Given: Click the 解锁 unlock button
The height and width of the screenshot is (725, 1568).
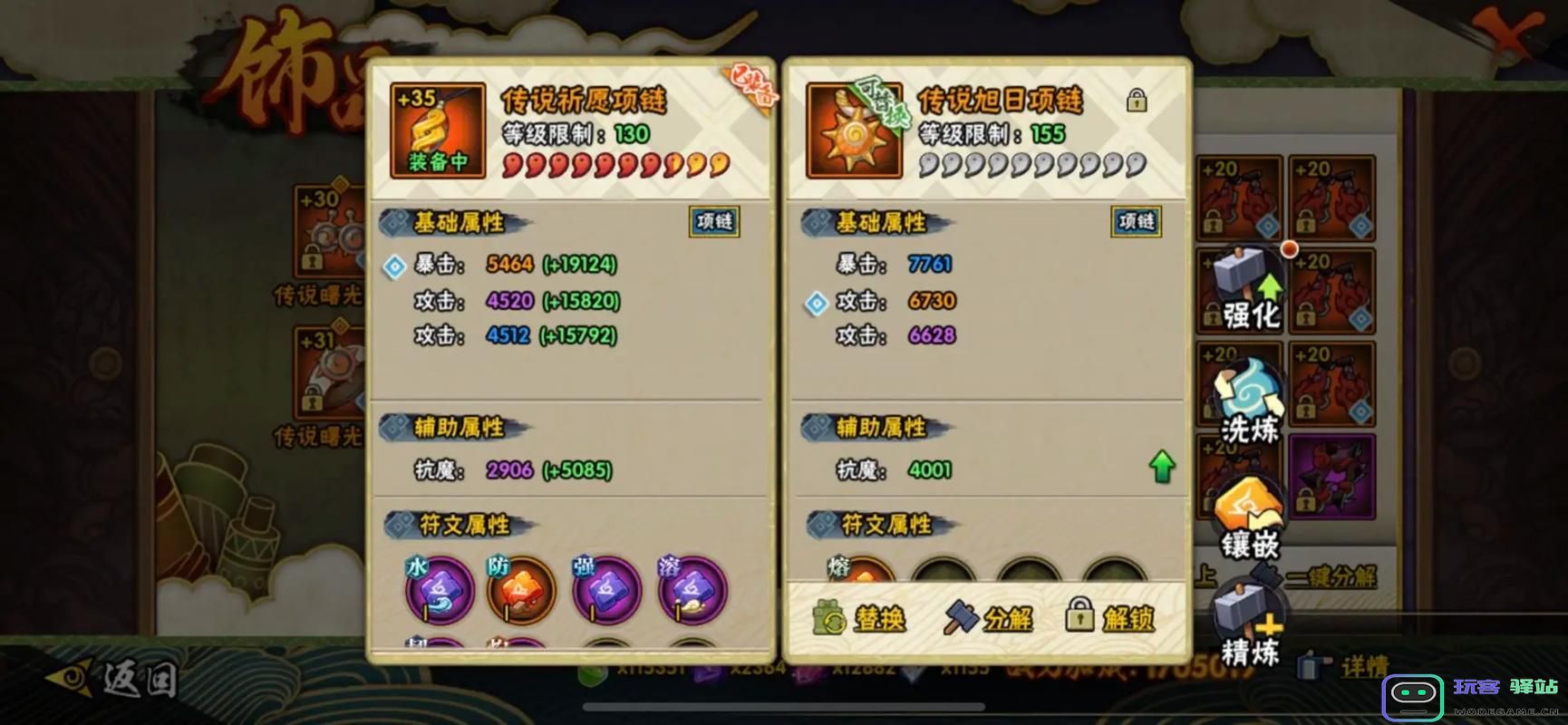Looking at the screenshot, I should 1112,618.
